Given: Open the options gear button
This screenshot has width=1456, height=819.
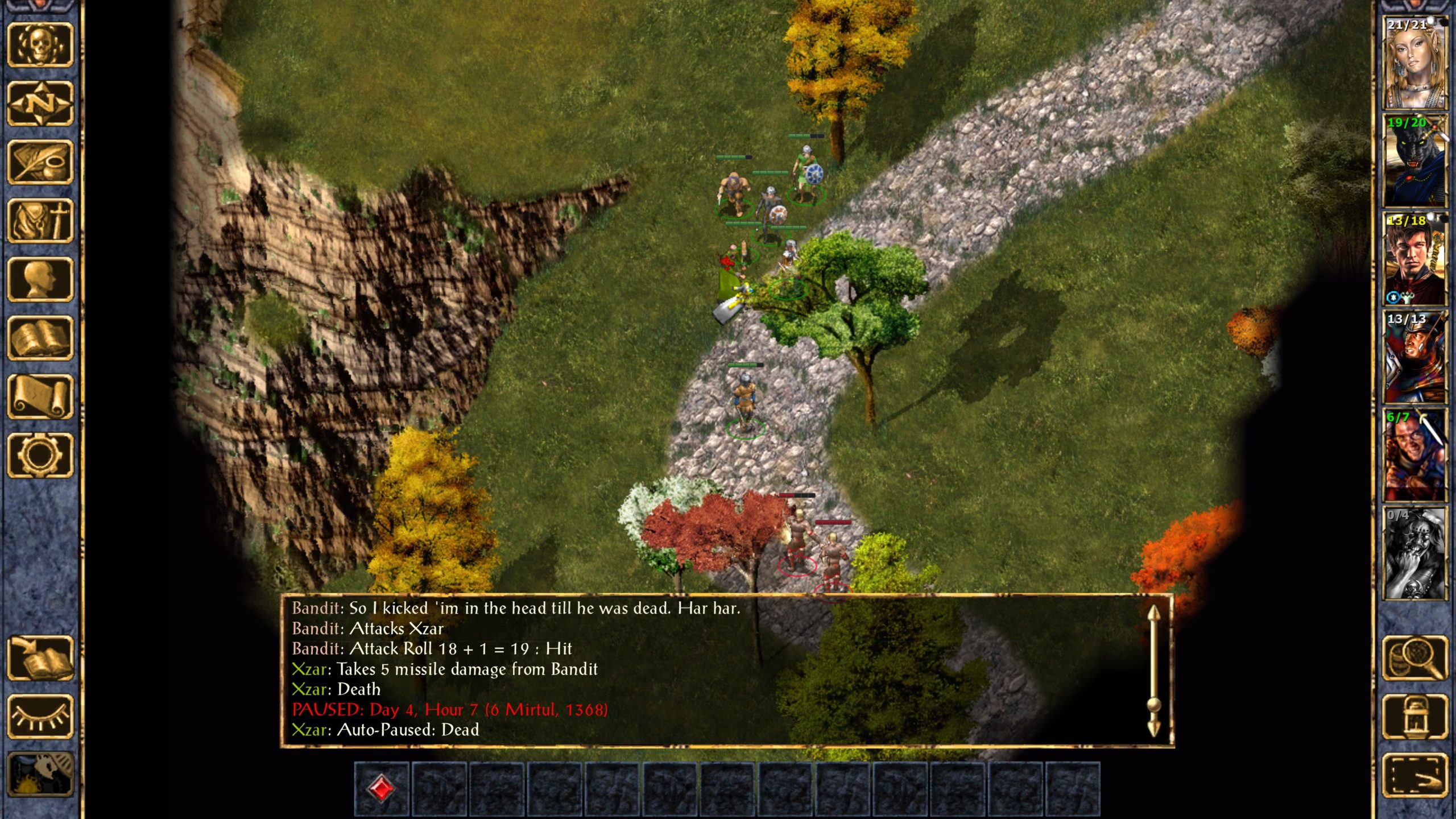Looking at the screenshot, I should pos(40,455).
